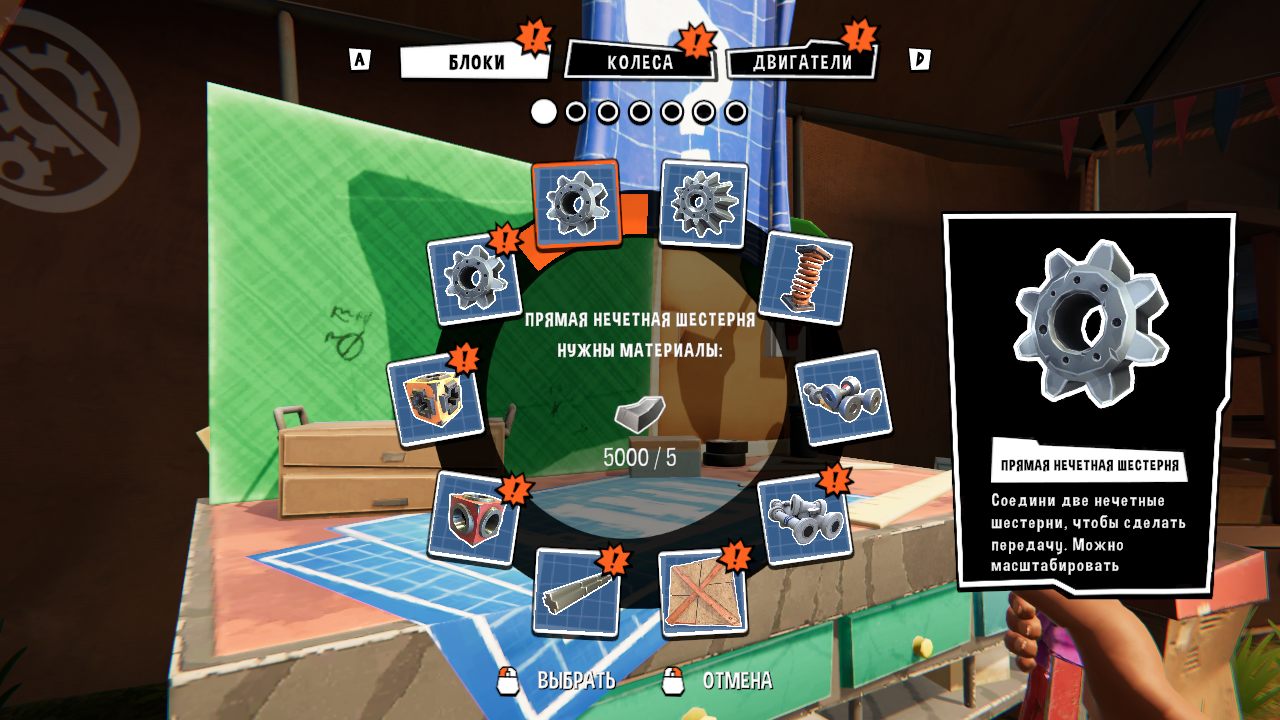The height and width of the screenshot is (720, 1280).
Task: Click the filled first page dot
Action: tap(543, 112)
